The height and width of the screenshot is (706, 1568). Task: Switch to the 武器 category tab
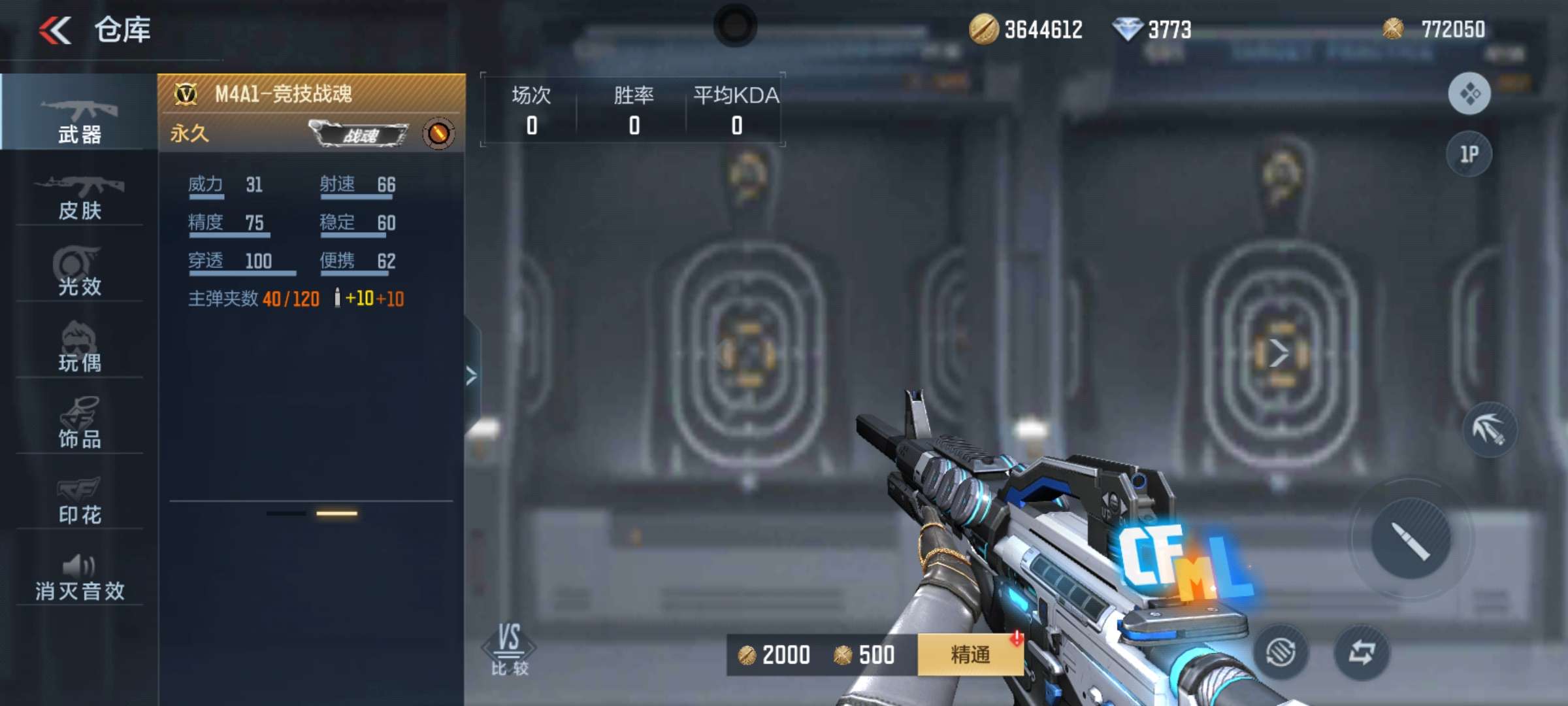80,118
